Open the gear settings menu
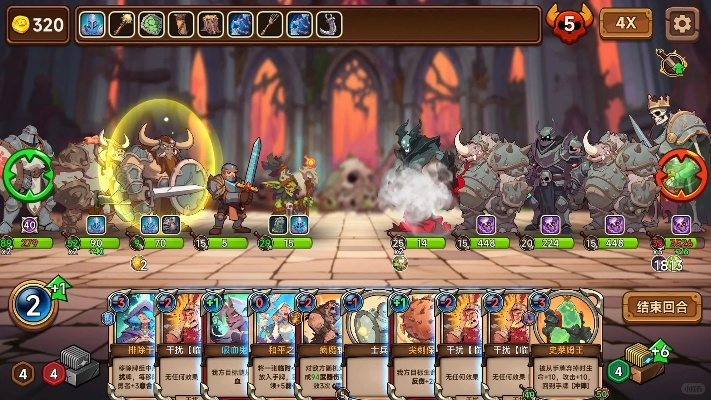 pyautogui.click(x=682, y=23)
